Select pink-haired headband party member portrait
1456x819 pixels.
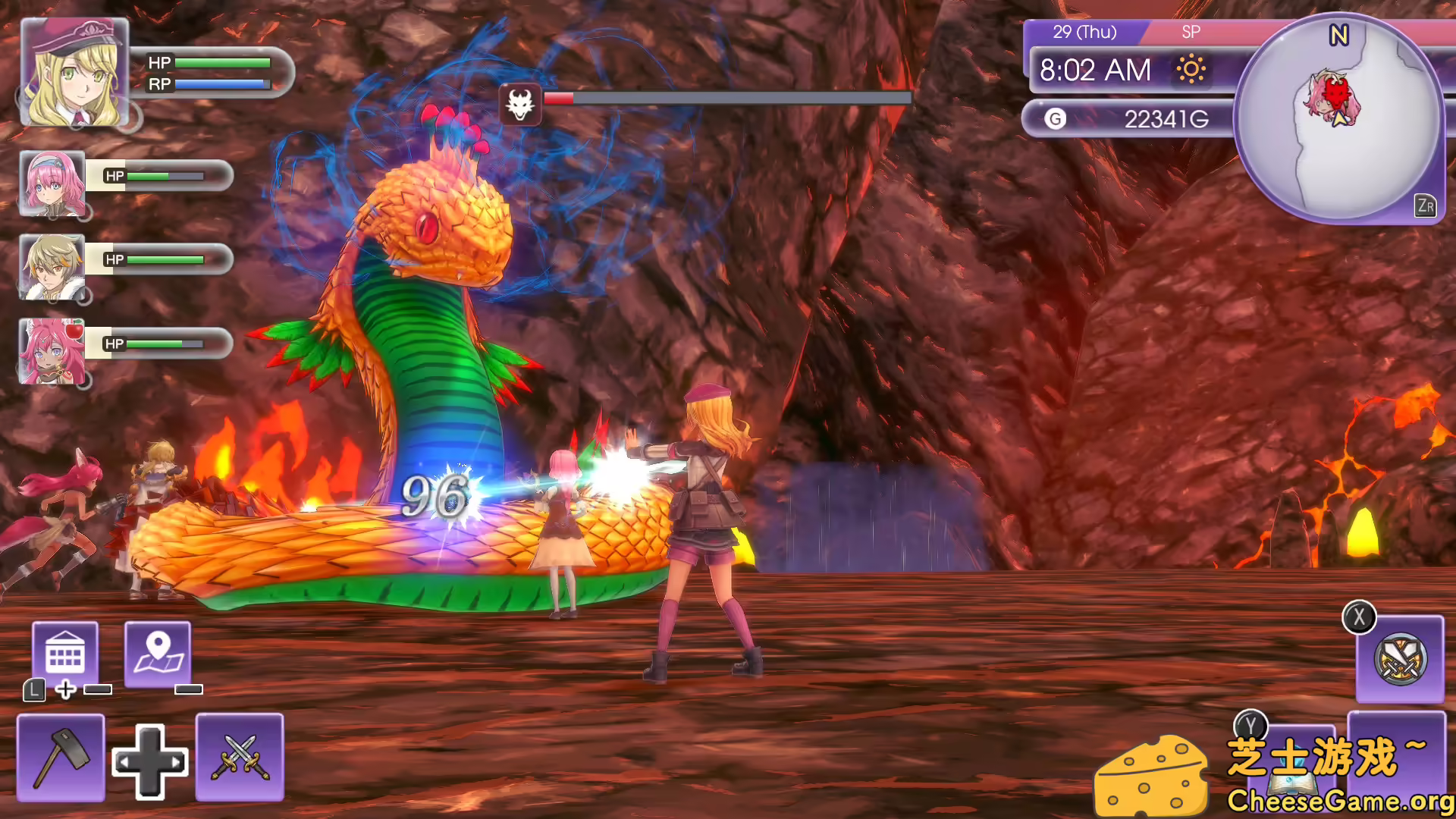(x=52, y=184)
